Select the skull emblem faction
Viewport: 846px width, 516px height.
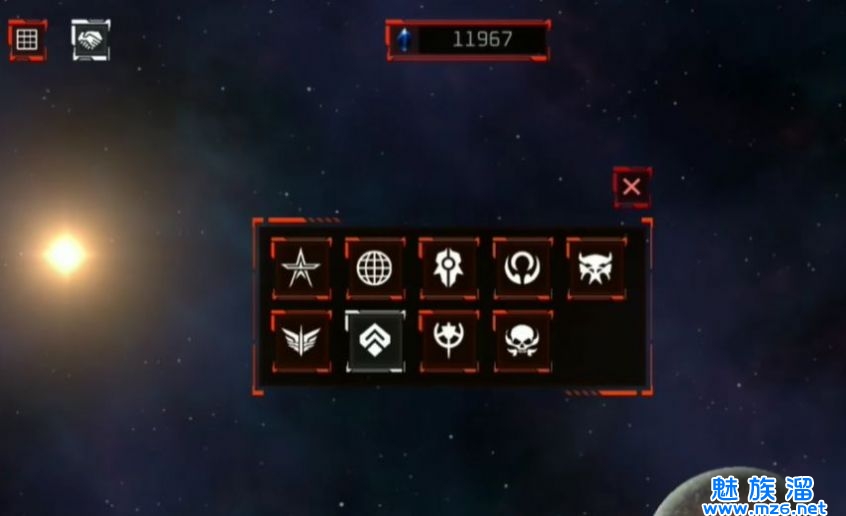tap(522, 340)
